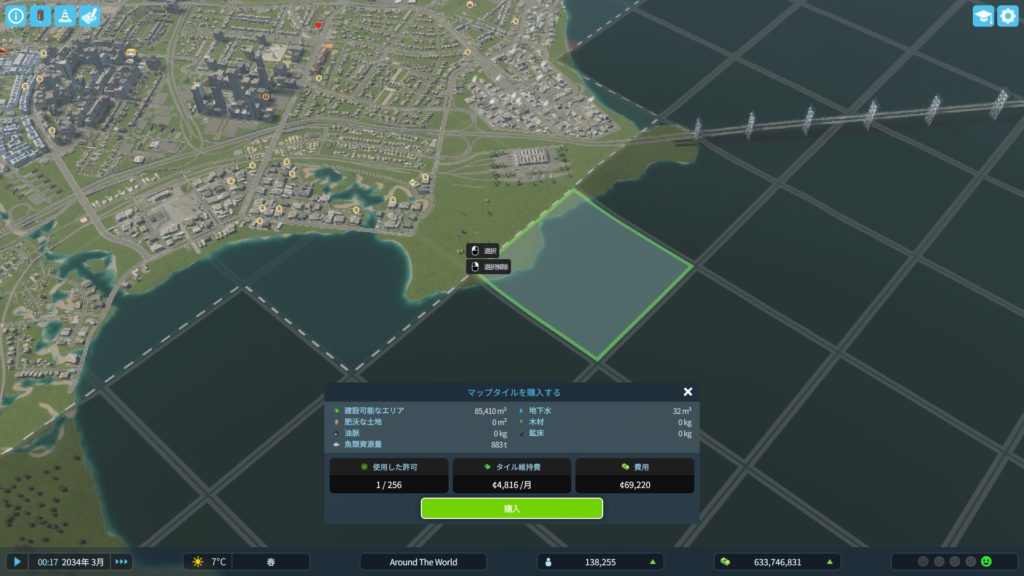Open the info views circle-i icon
The height and width of the screenshot is (576, 1024).
click(15, 15)
